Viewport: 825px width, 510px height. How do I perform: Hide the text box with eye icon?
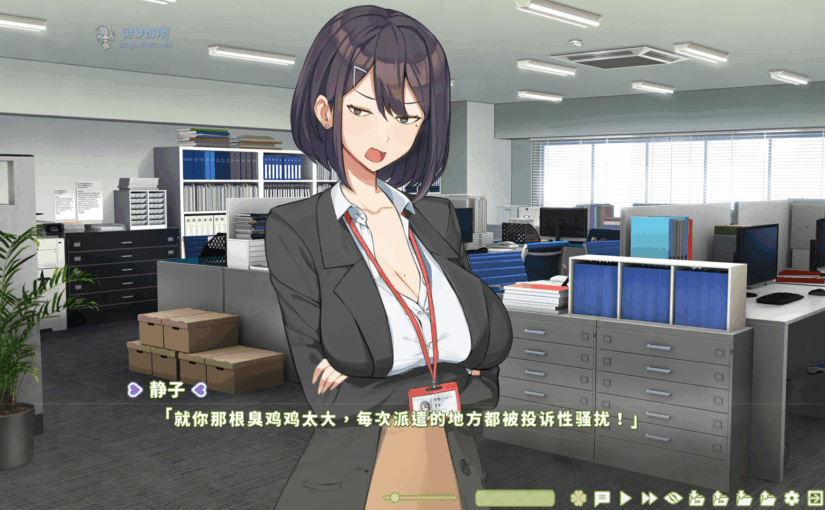pyautogui.click(x=673, y=497)
